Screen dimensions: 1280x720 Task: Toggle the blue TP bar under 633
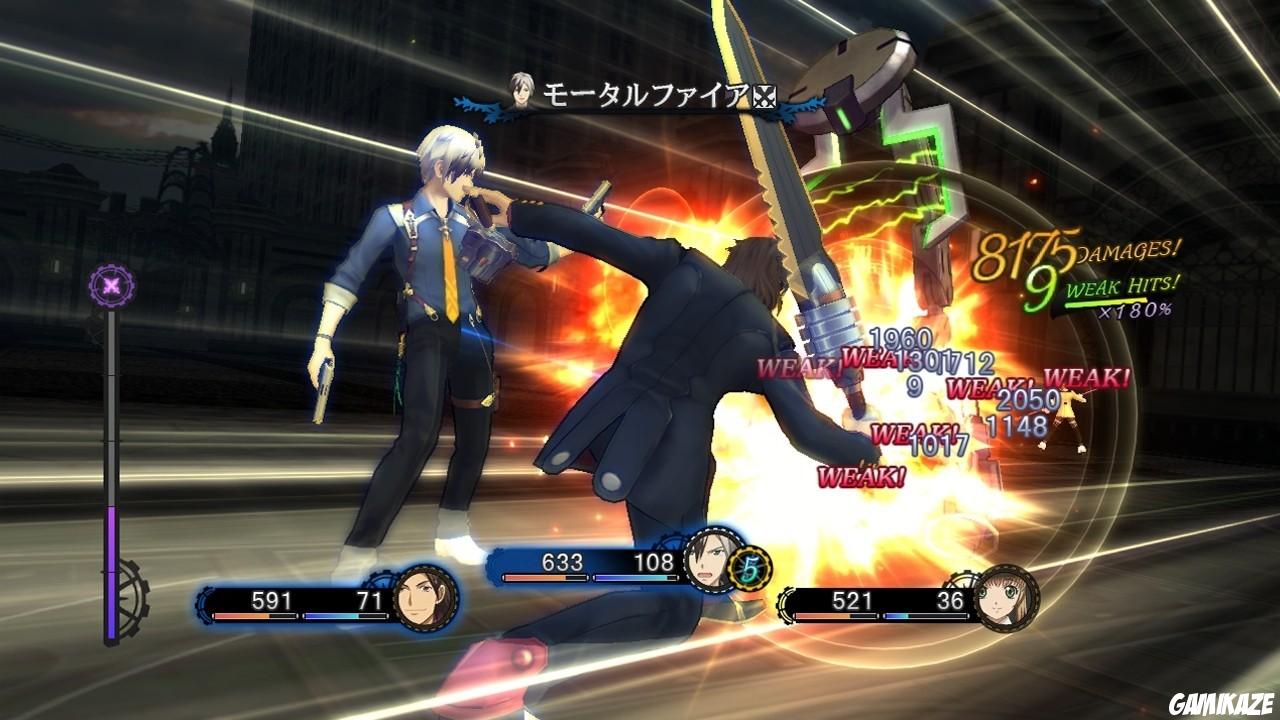(x=634, y=575)
